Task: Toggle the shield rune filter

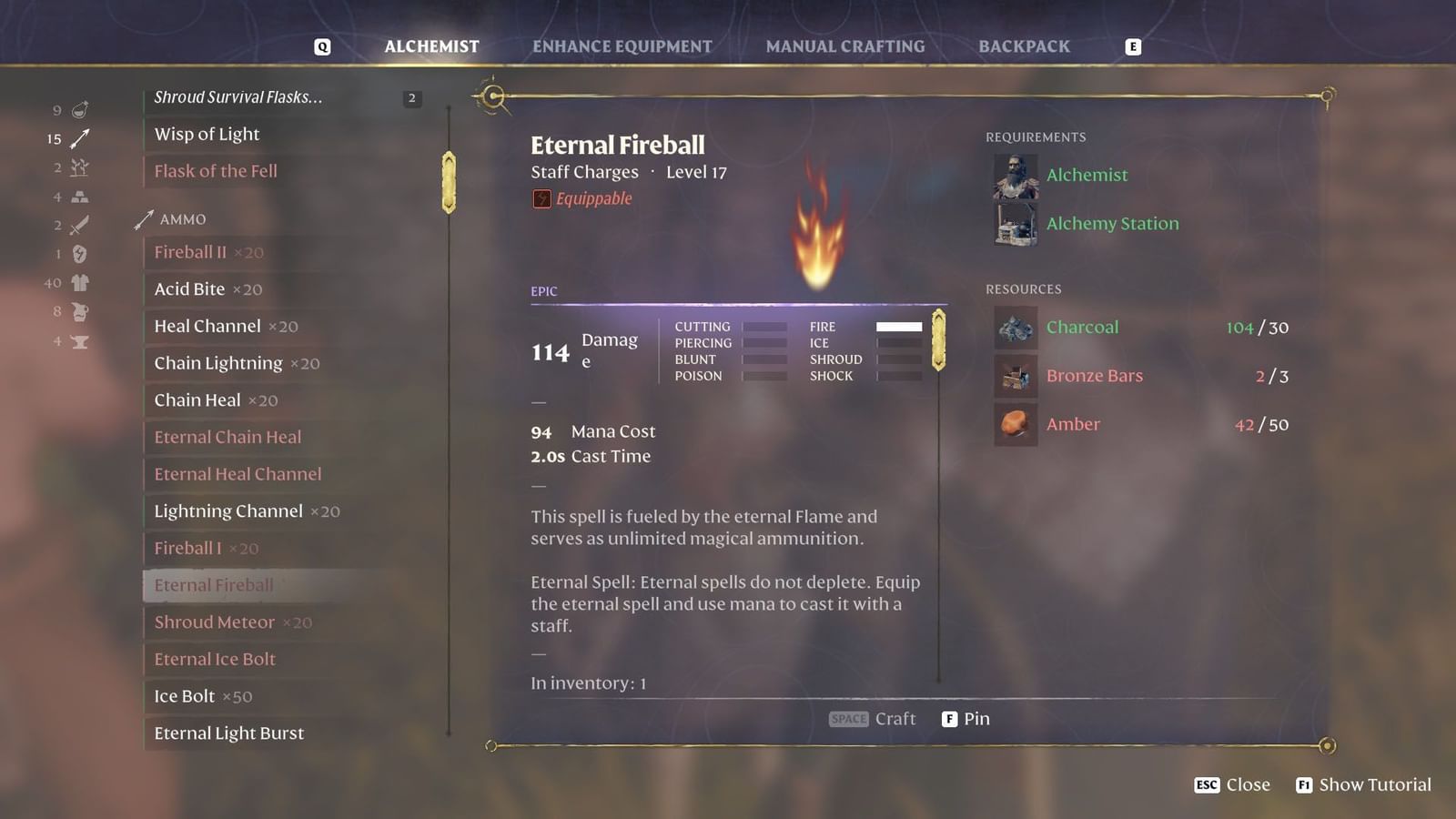Action: pos(80,253)
